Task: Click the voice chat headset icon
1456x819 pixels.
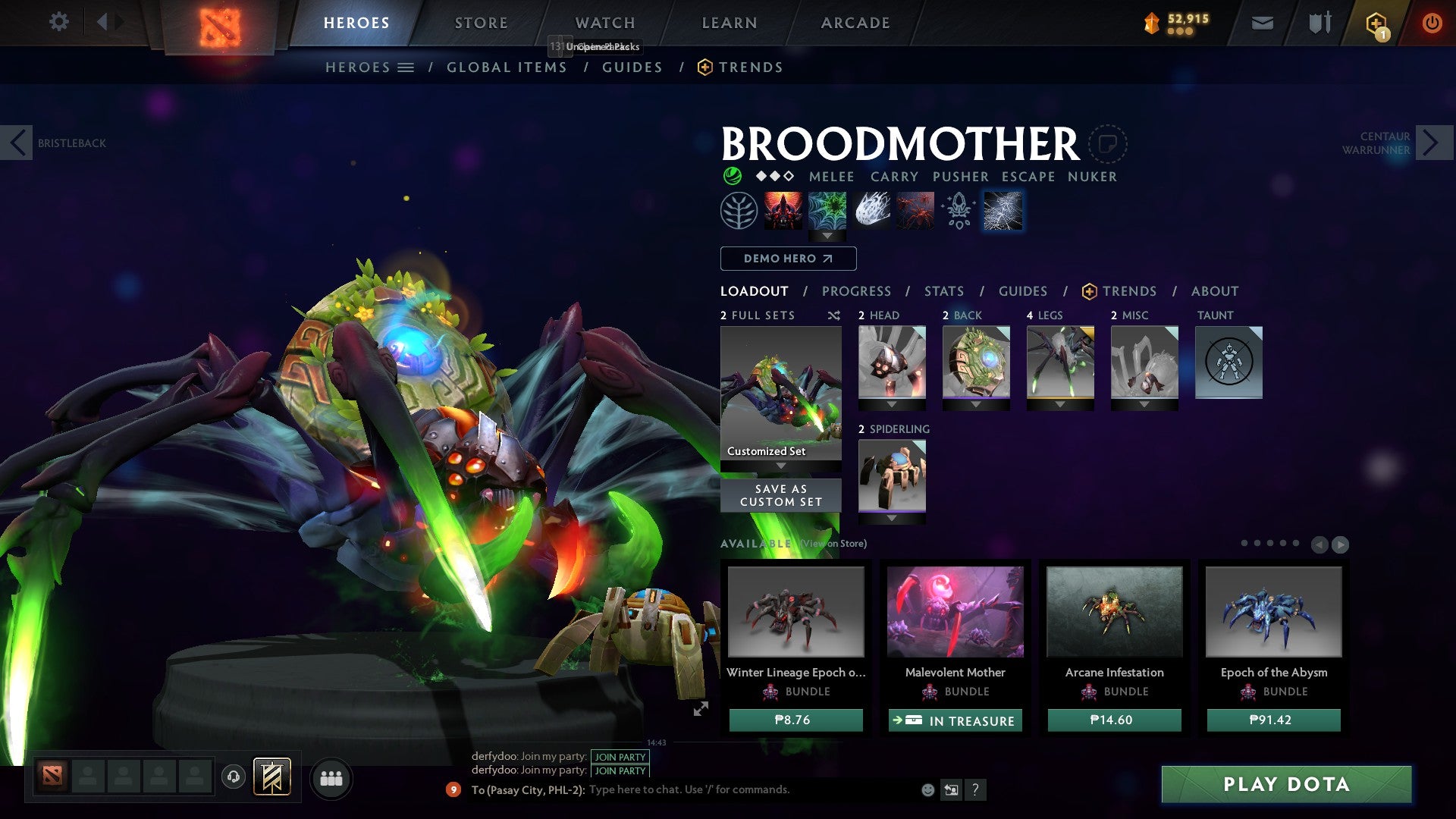Action: coord(233,778)
